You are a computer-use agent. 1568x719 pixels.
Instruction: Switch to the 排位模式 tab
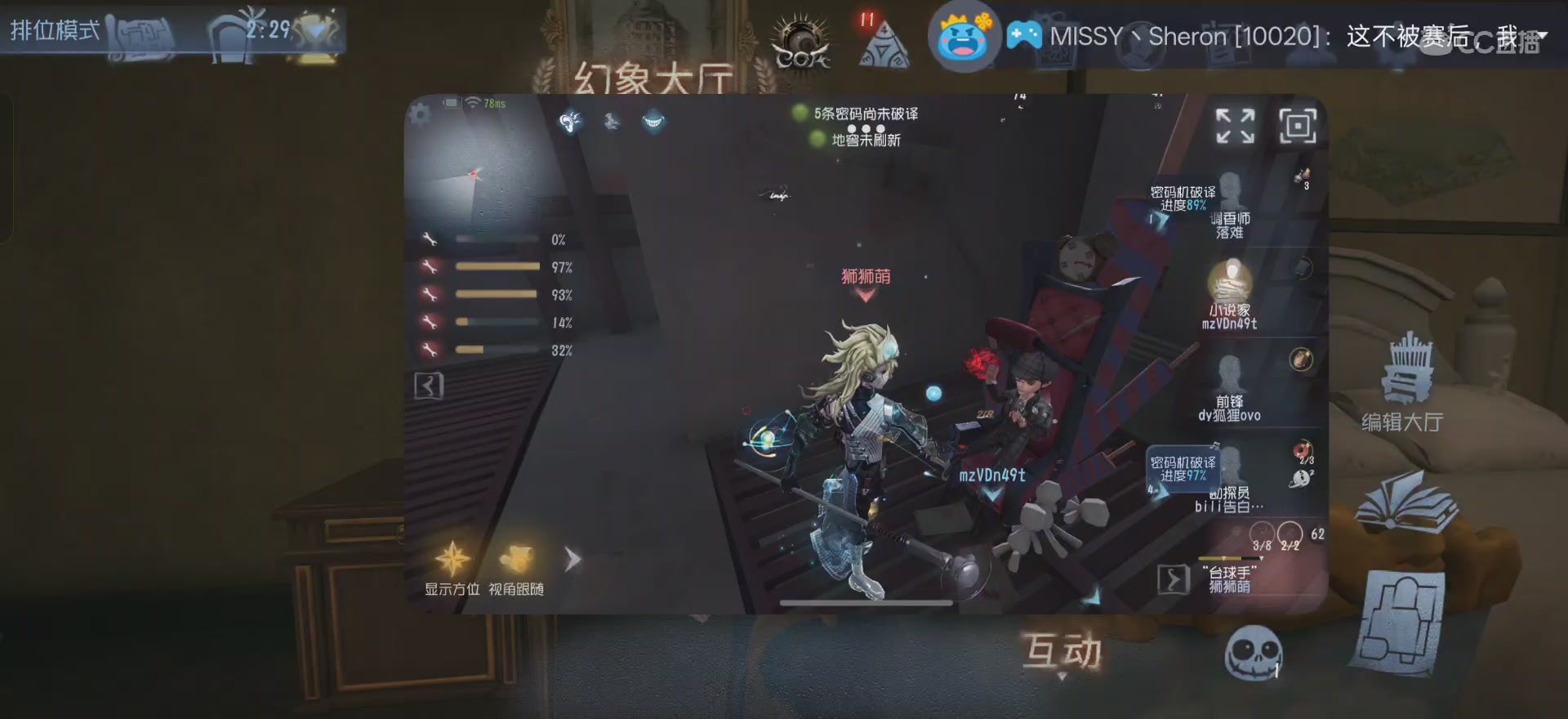[x=54, y=31]
